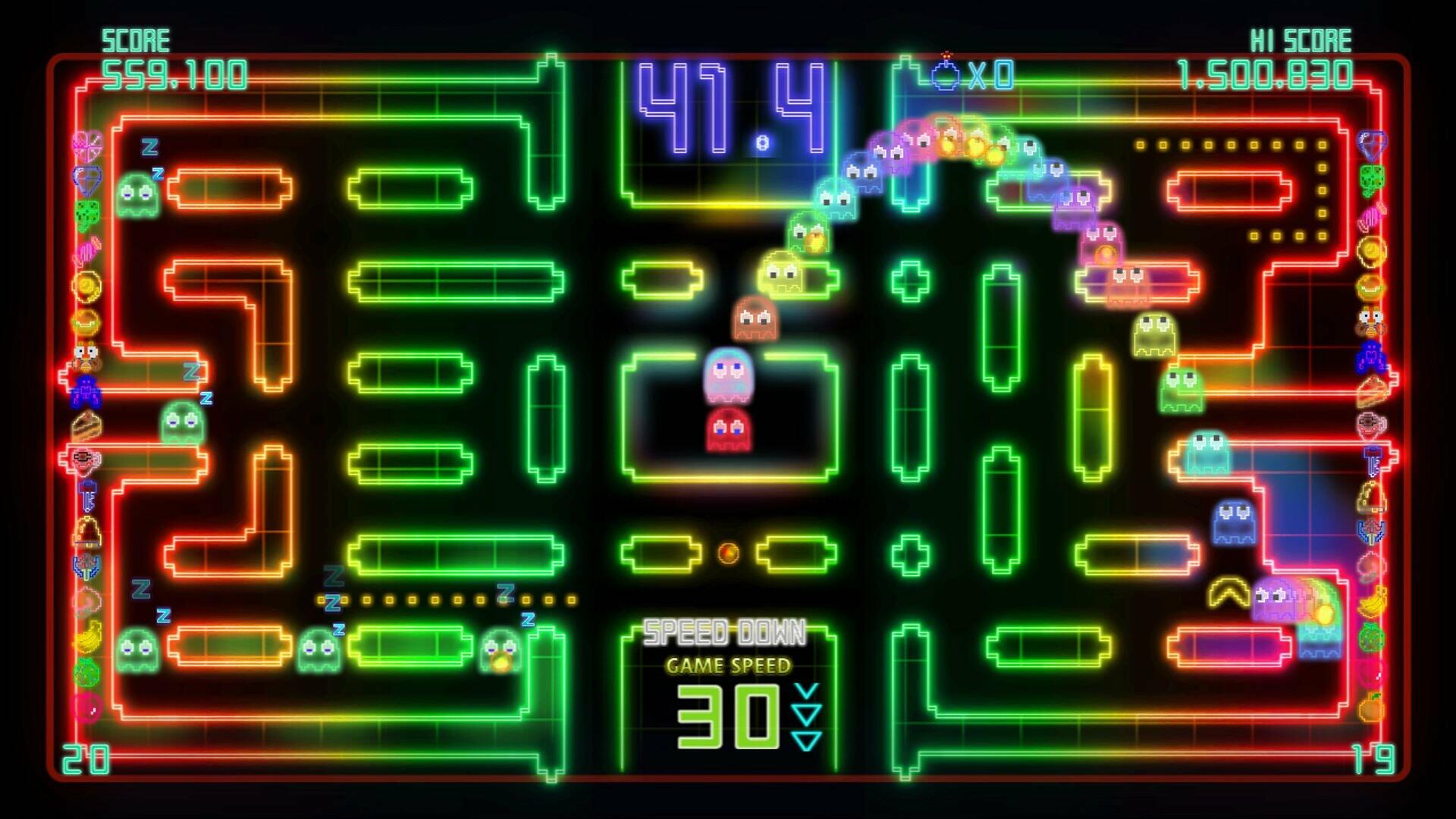Click the SPEED DOWN label
The height and width of the screenshot is (819, 1456).
(x=726, y=630)
